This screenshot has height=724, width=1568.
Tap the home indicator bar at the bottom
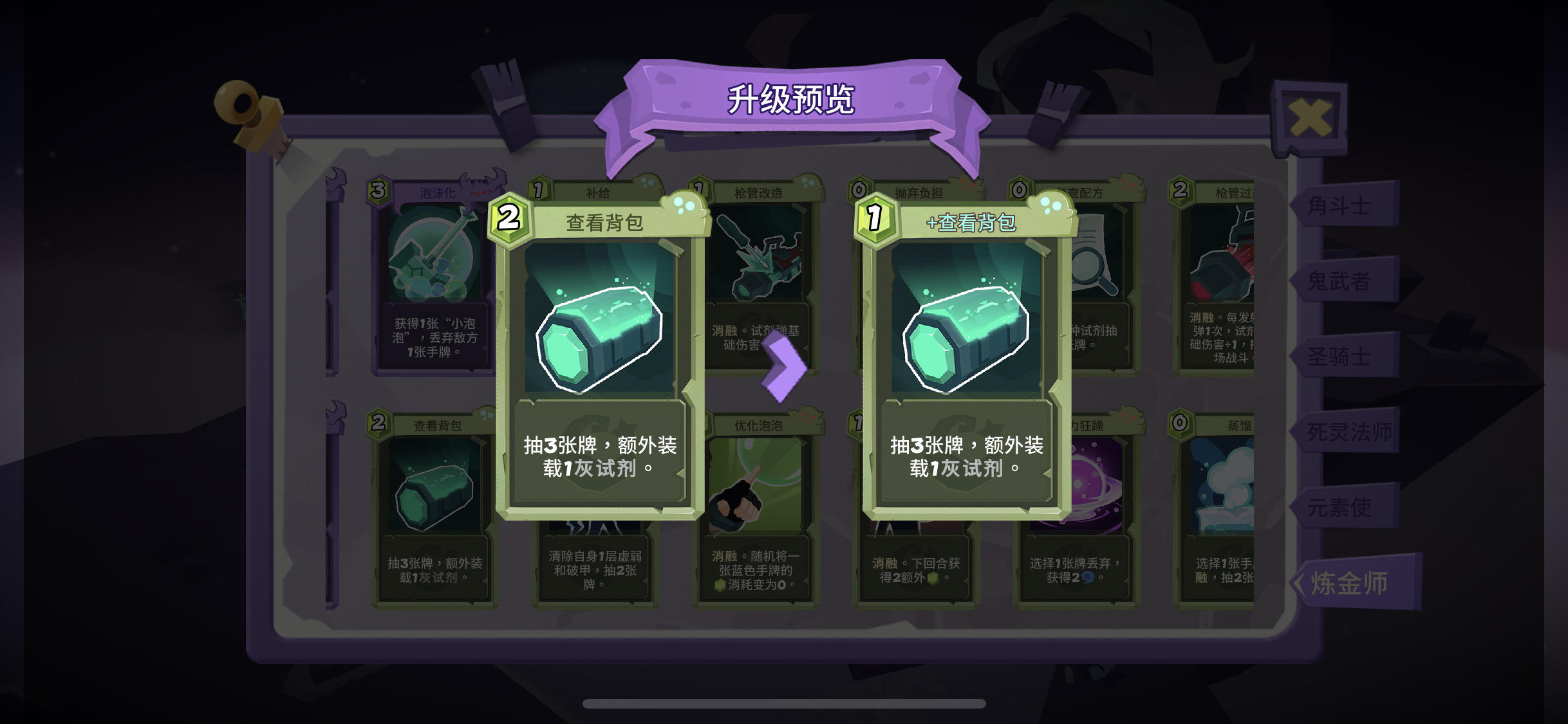coord(784,705)
